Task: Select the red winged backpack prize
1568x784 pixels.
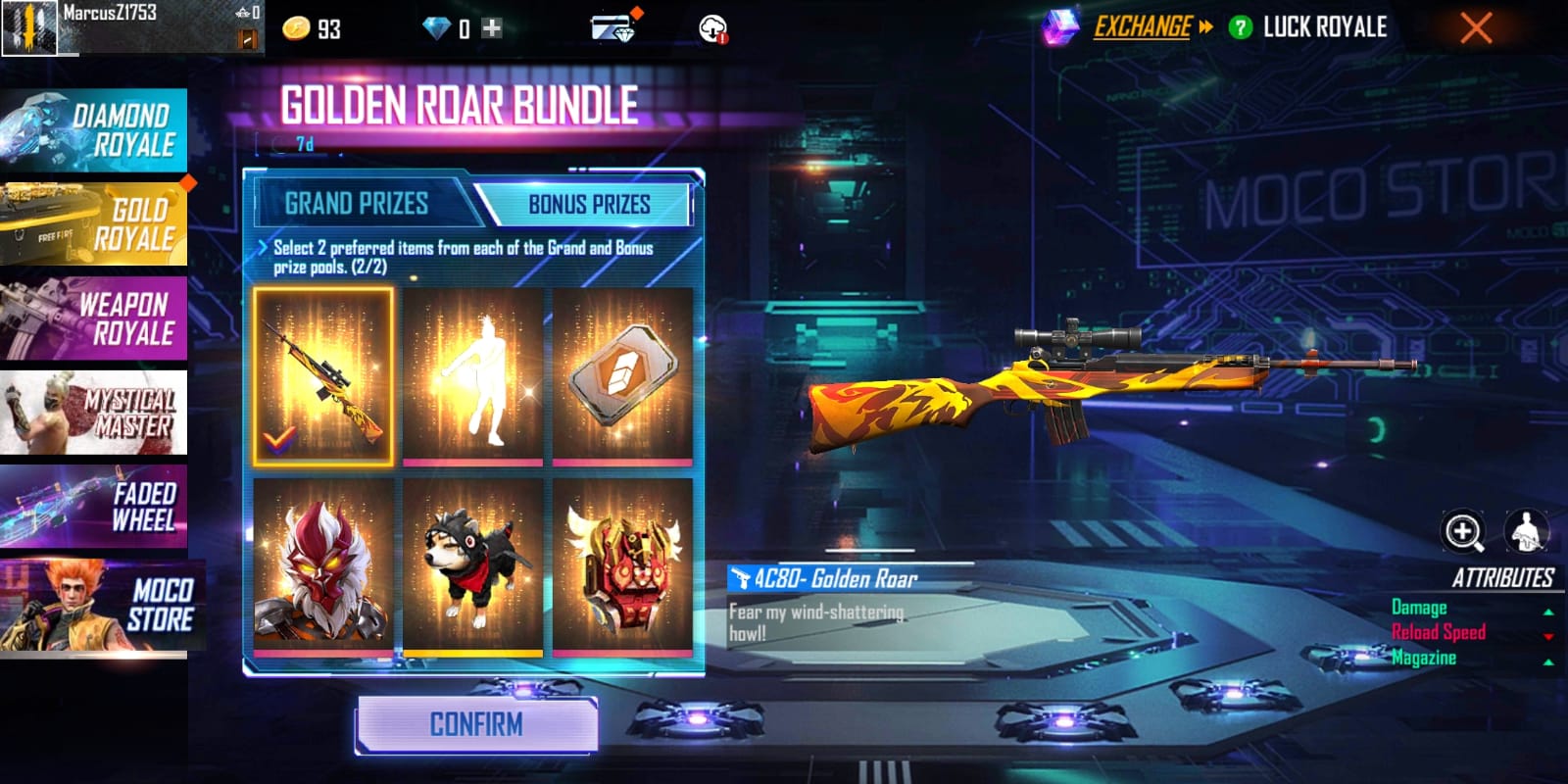Action: click(622, 567)
